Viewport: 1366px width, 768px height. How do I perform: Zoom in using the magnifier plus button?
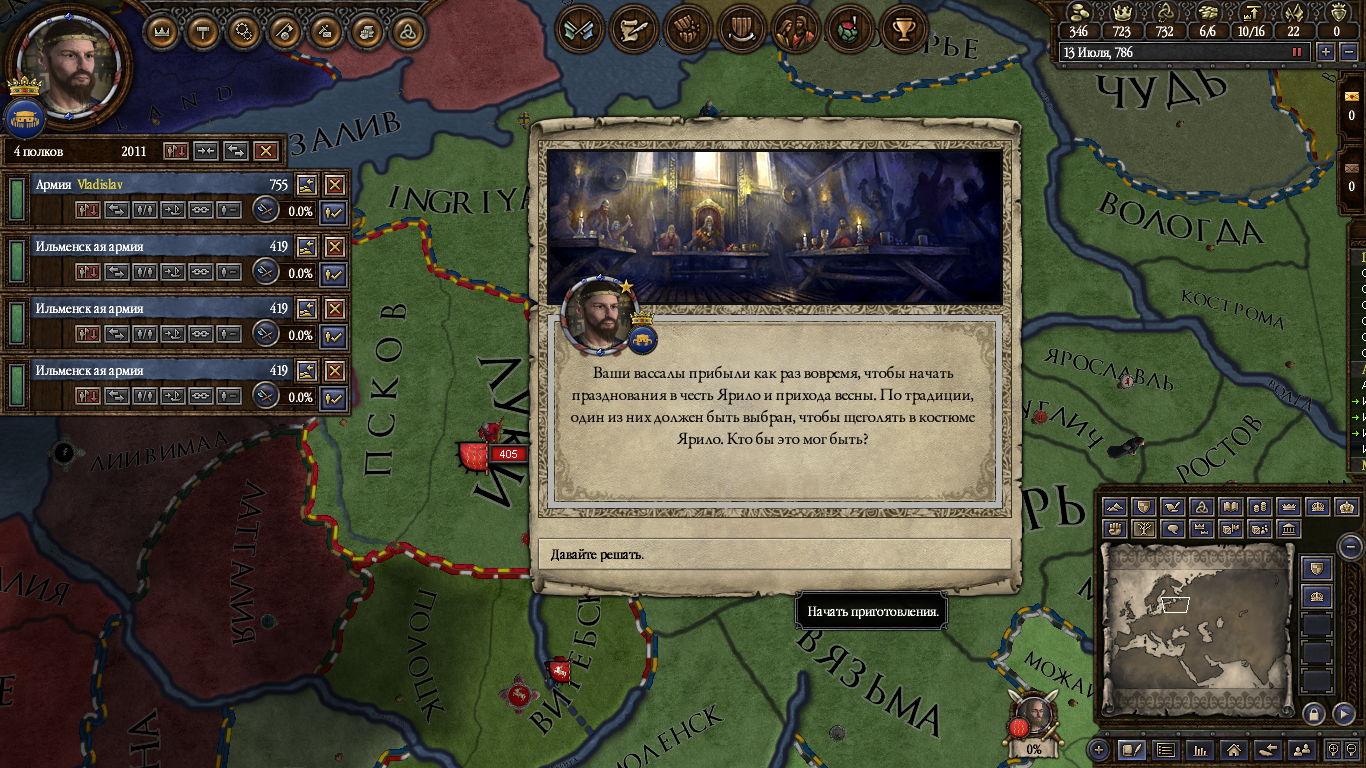[1333, 749]
